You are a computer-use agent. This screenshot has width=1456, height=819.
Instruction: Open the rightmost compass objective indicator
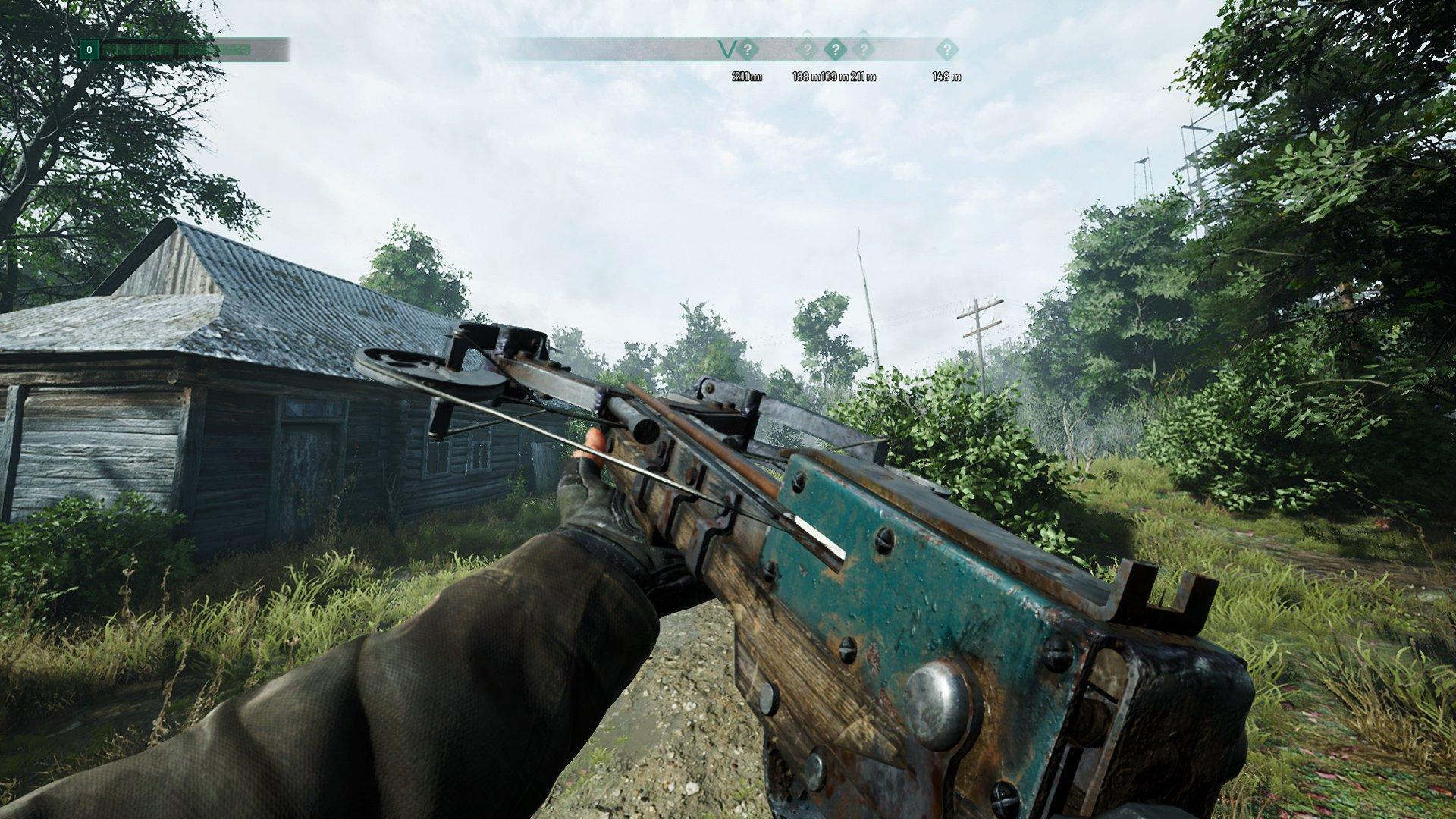pyautogui.click(x=947, y=50)
